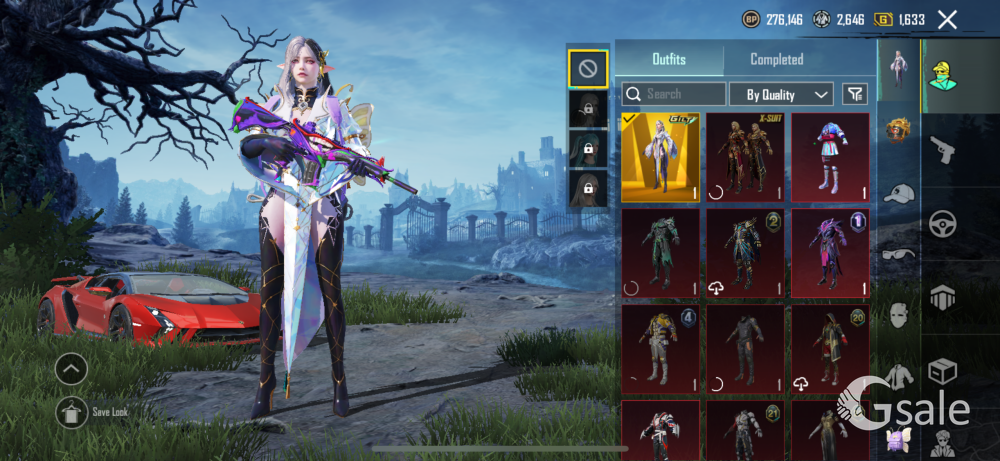Click the outfit Search field
The width and height of the screenshot is (1000, 461).
pos(674,94)
